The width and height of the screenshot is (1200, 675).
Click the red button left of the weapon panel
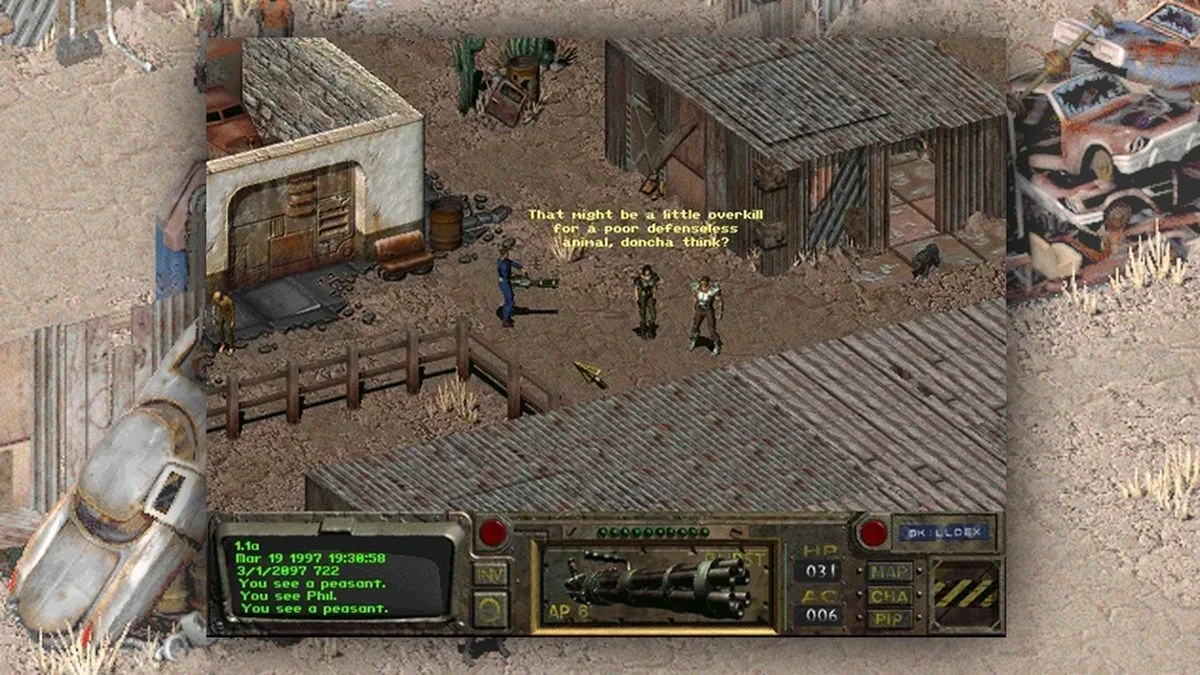tap(492, 532)
